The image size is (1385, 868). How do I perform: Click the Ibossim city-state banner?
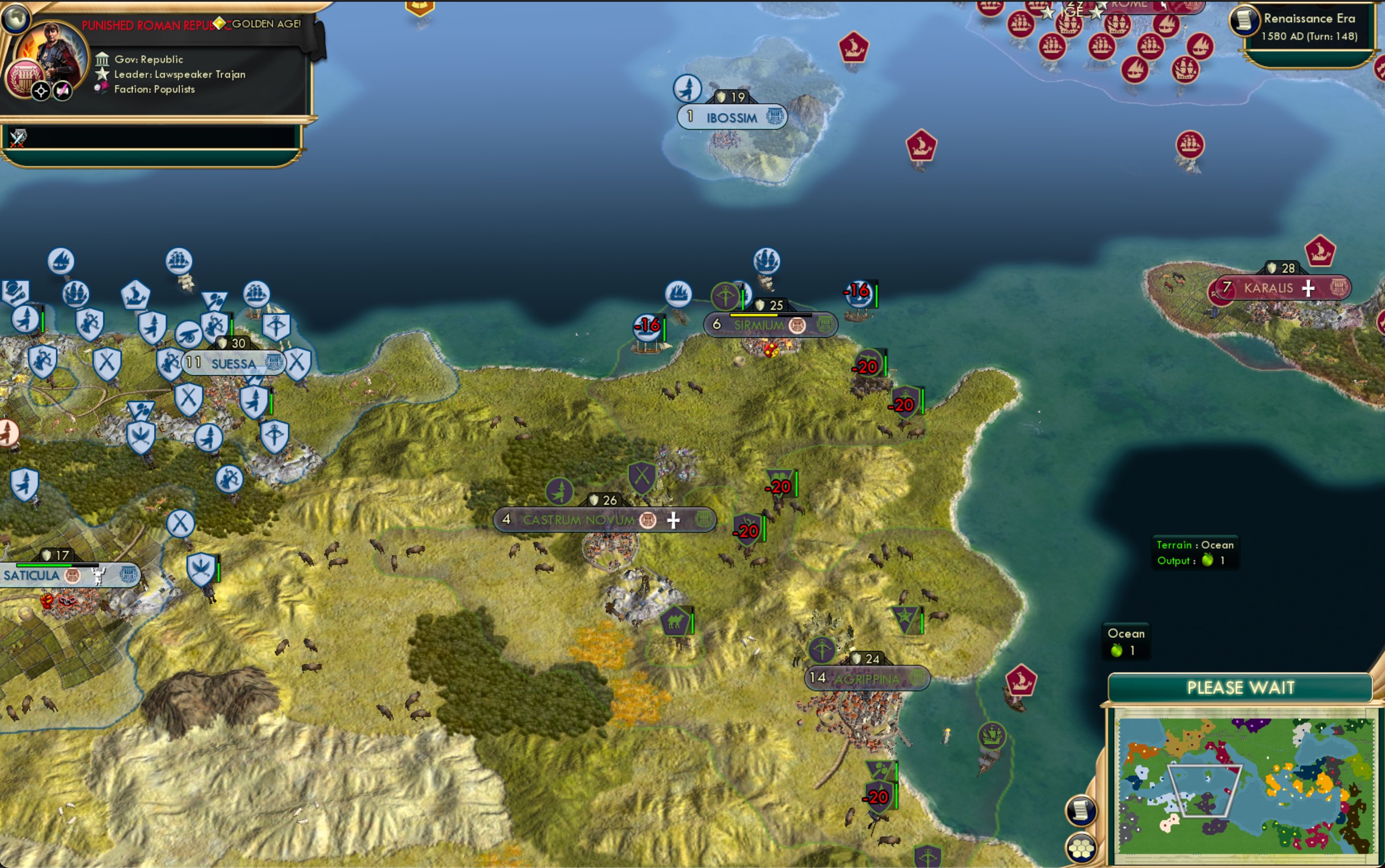coord(732,116)
